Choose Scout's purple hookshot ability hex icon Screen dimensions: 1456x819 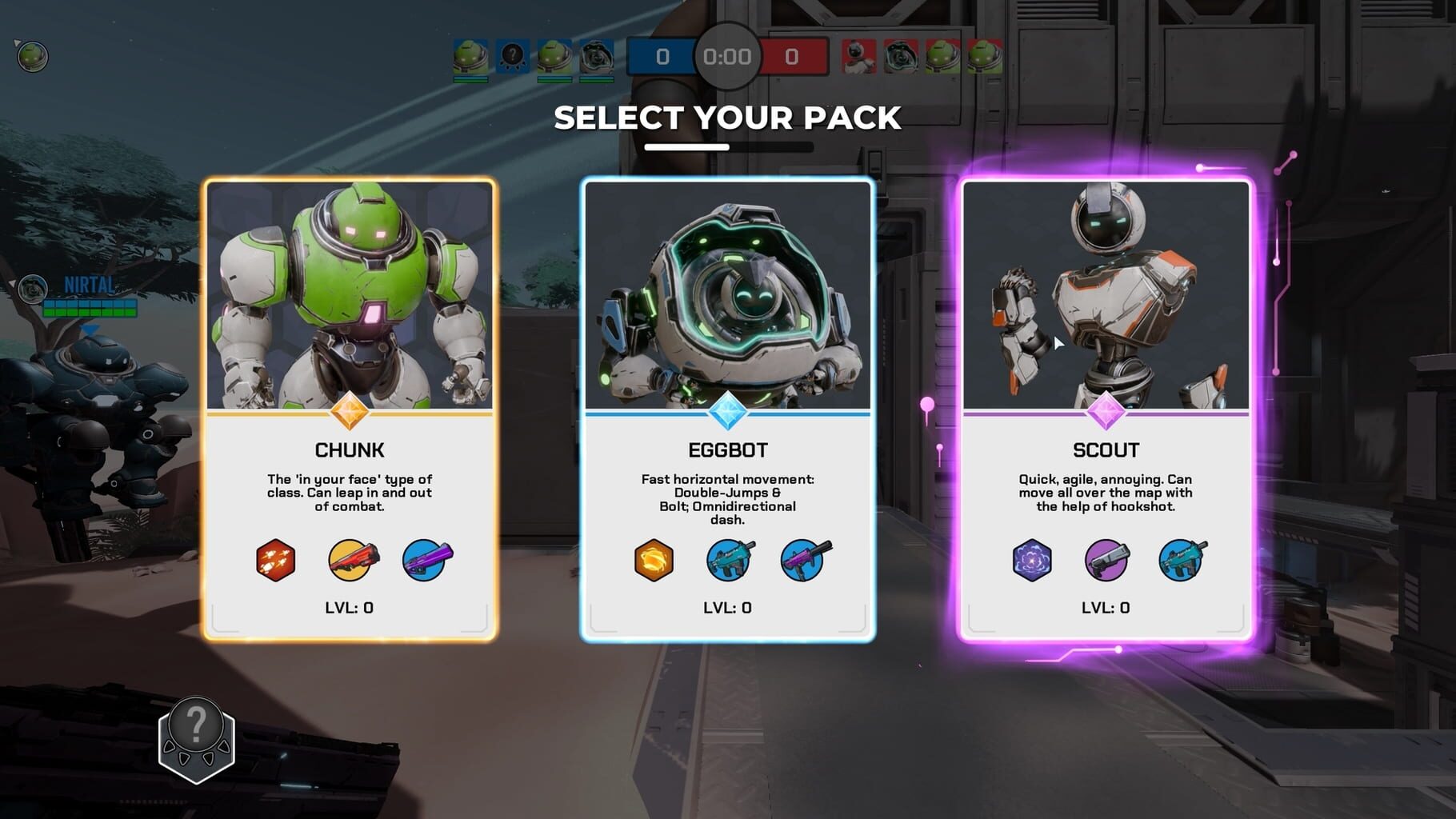point(1032,561)
